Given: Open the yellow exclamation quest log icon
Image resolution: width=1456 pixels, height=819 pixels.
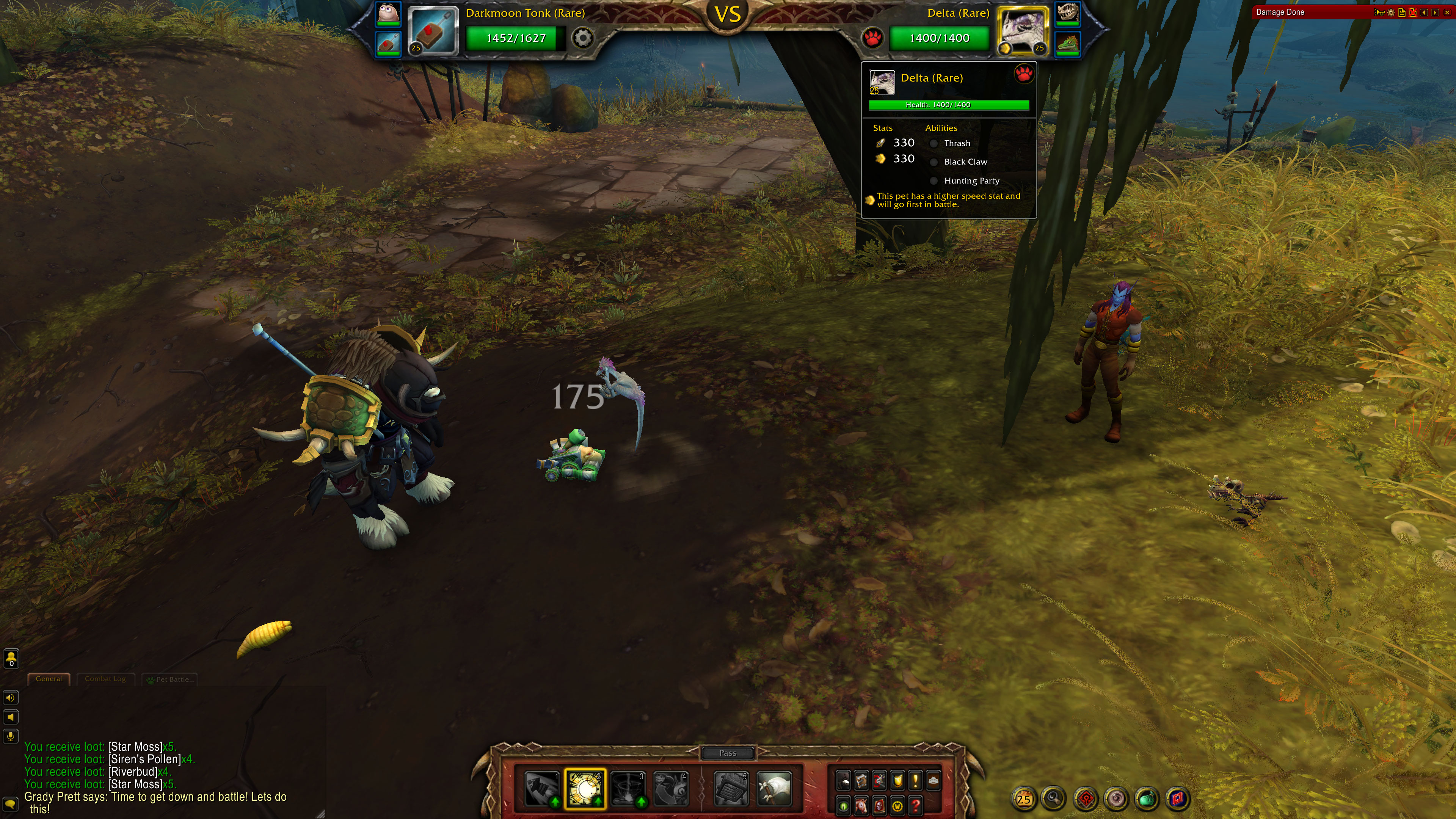Looking at the screenshot, I should [915, 781].
